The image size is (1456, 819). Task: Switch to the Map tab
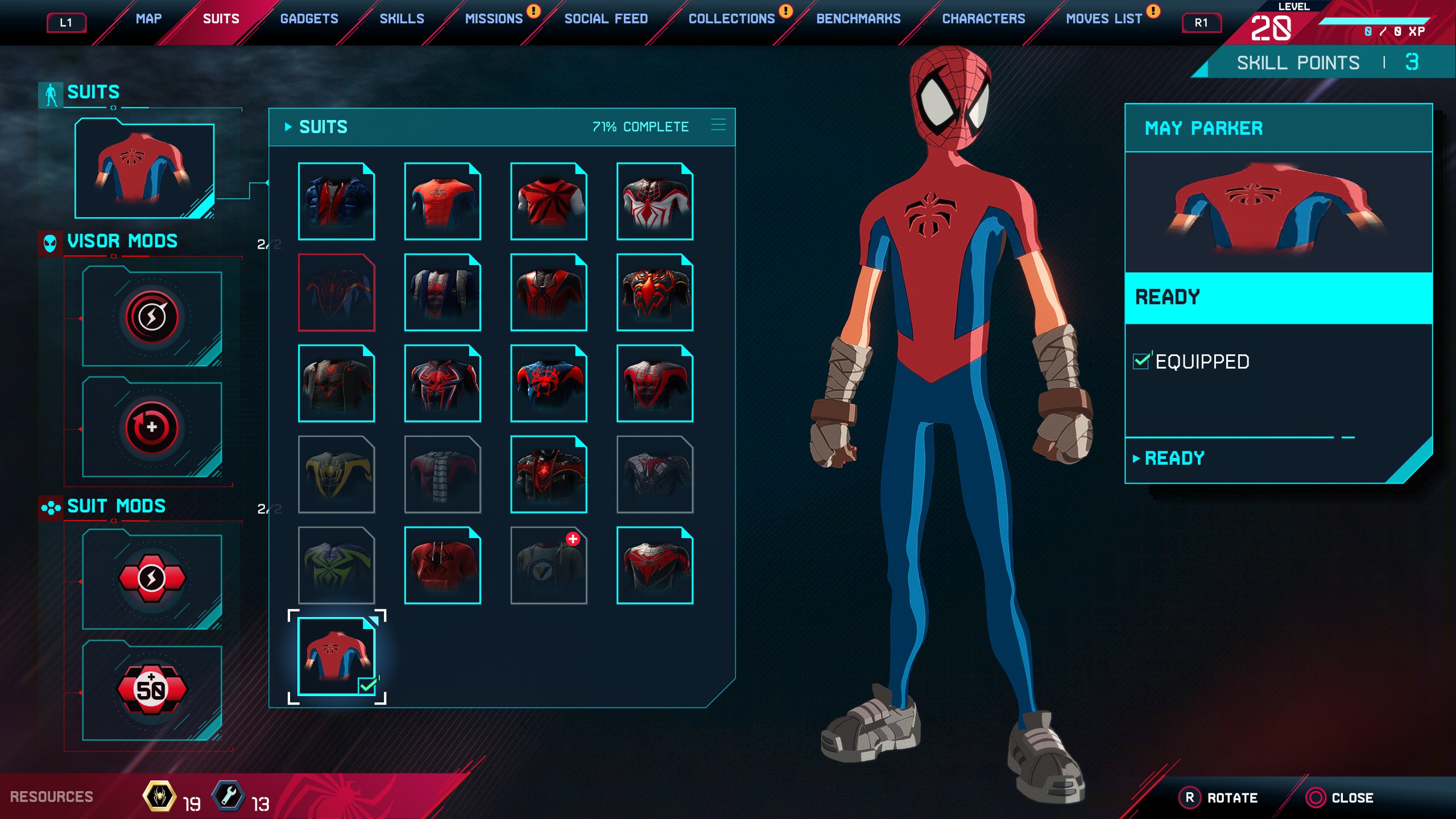pyautogui.click(x=148, y=19)
